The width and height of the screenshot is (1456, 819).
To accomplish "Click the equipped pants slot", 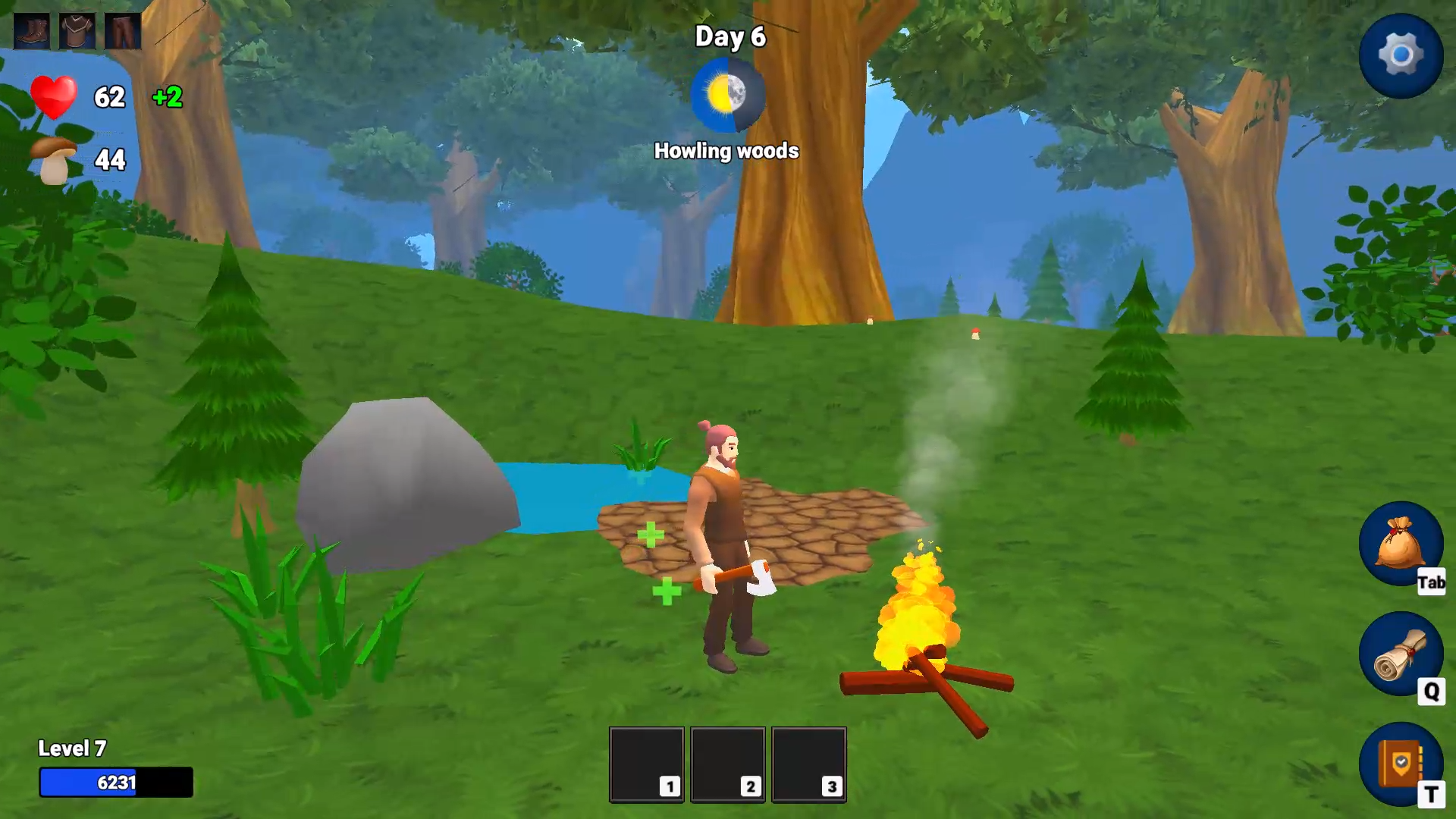I will pyautogui.click(x=123, y=31).
